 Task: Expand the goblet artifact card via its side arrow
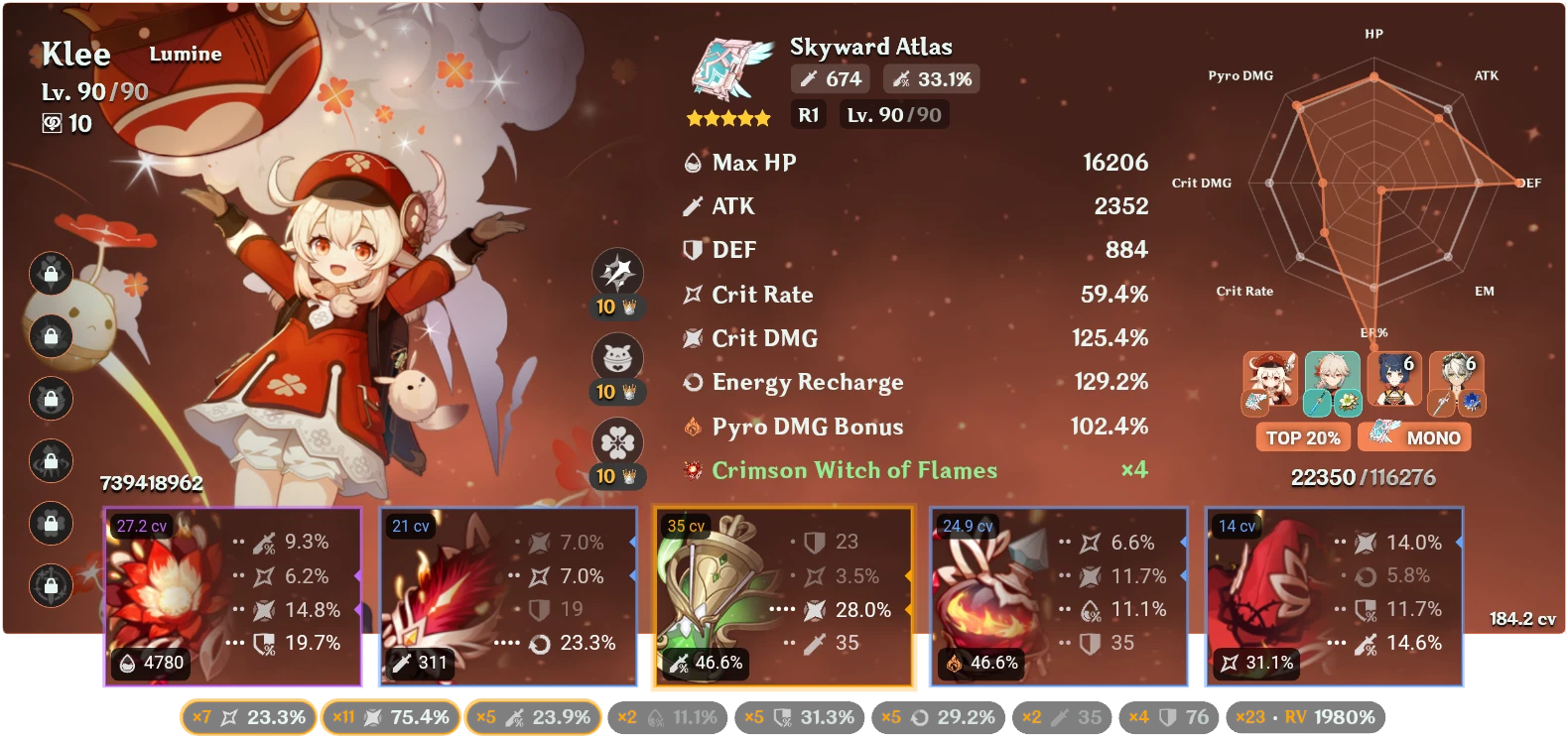click(x=908, y=575)
